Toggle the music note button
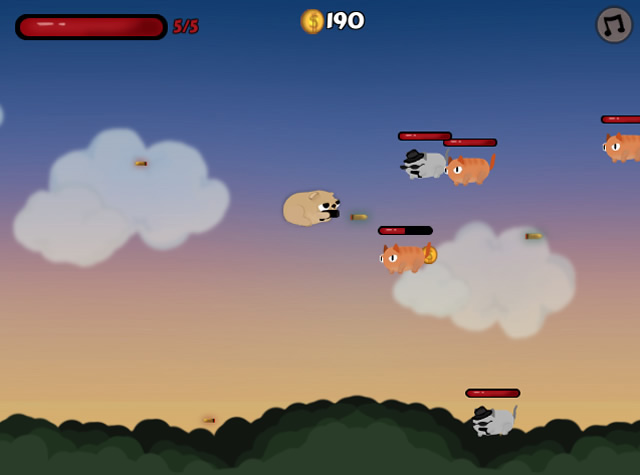Image resolution: width=640 pixels, height=475 pixels. click(614, 25)
